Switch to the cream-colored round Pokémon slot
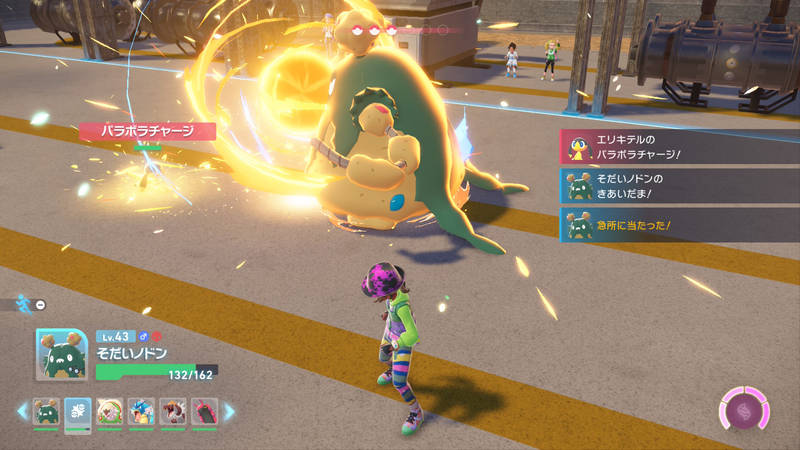Viewport: 800px width, 450px height. pyautogui.click(x=109, y=411)
